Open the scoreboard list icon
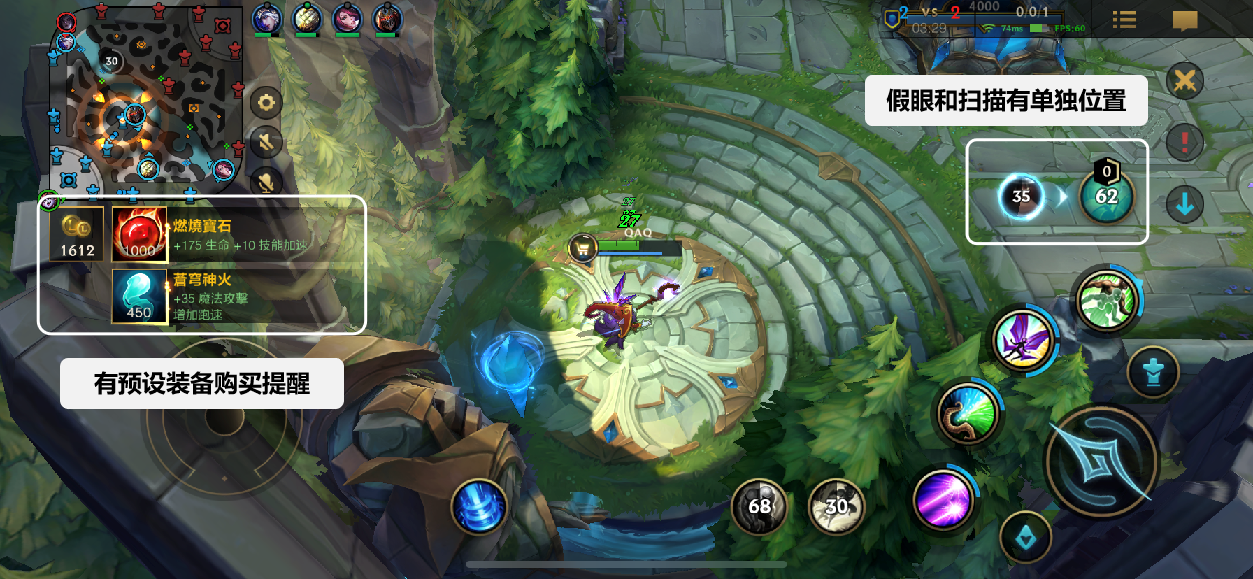The width and height of the screenshot is (1253, 579). (x=1124, y=20)
